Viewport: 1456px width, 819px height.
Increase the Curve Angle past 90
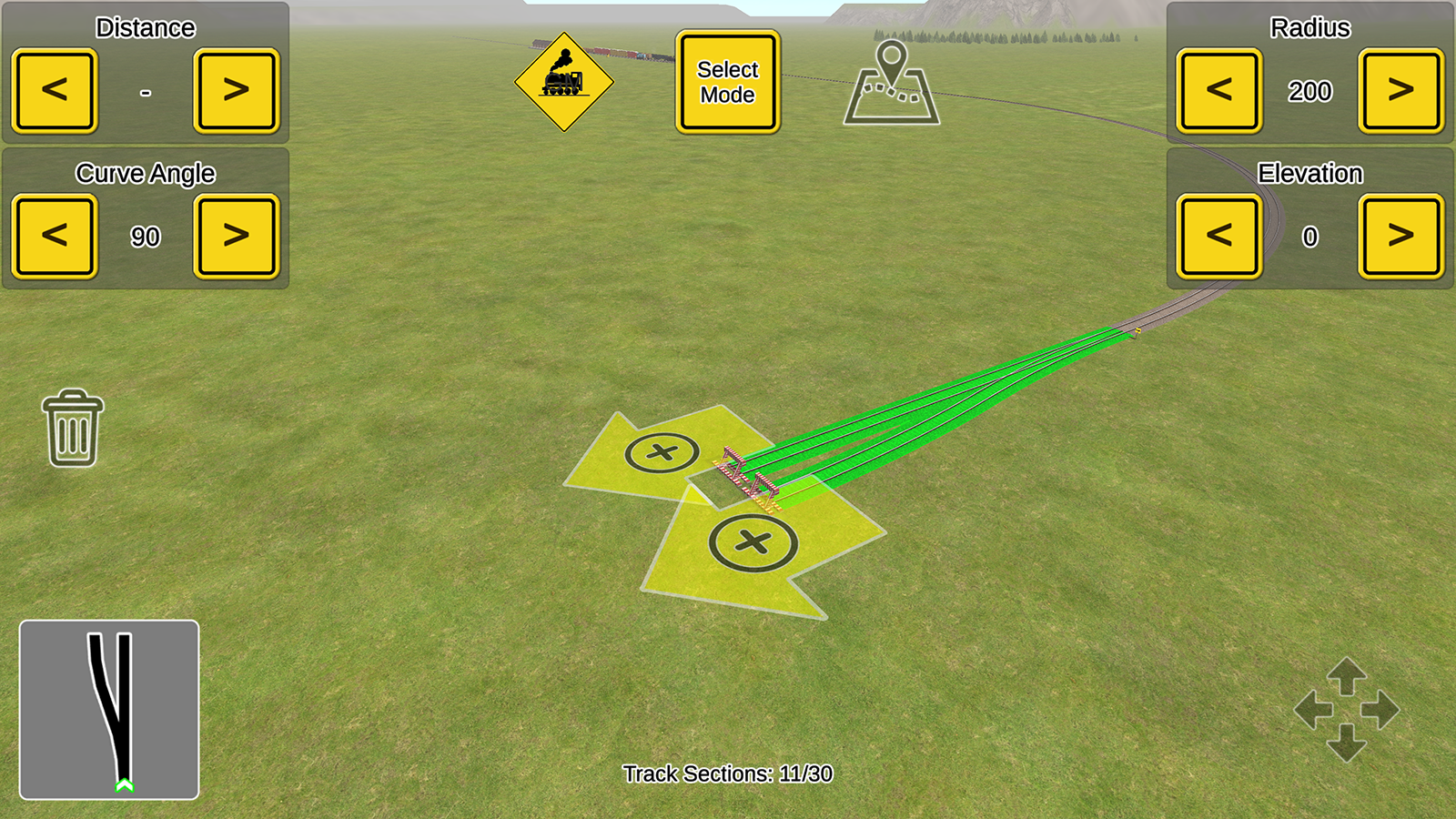tap(236, 235)
